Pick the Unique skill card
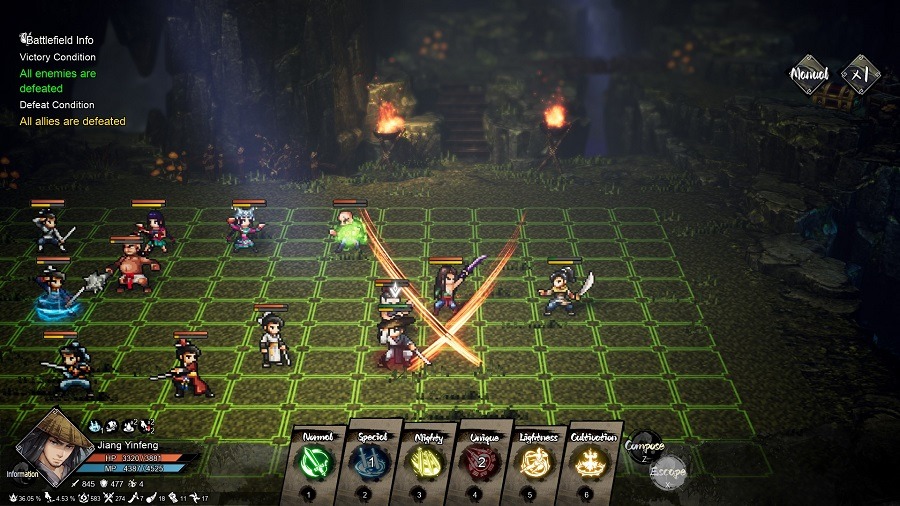Screen dimensions: 900x506 point(481,463)
